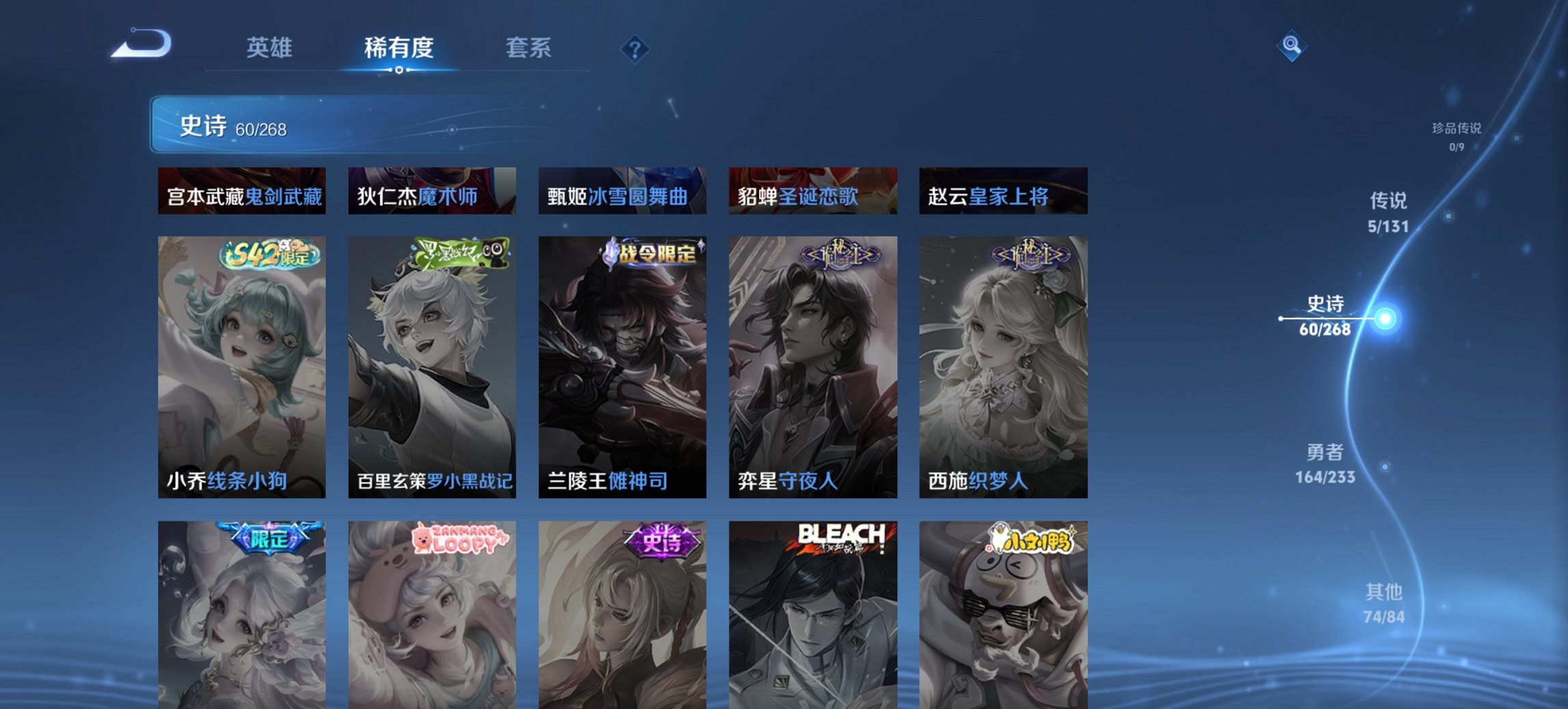Click the help question mark icon
Viewport: 1568px width, 709px height.
click(635, 49)
